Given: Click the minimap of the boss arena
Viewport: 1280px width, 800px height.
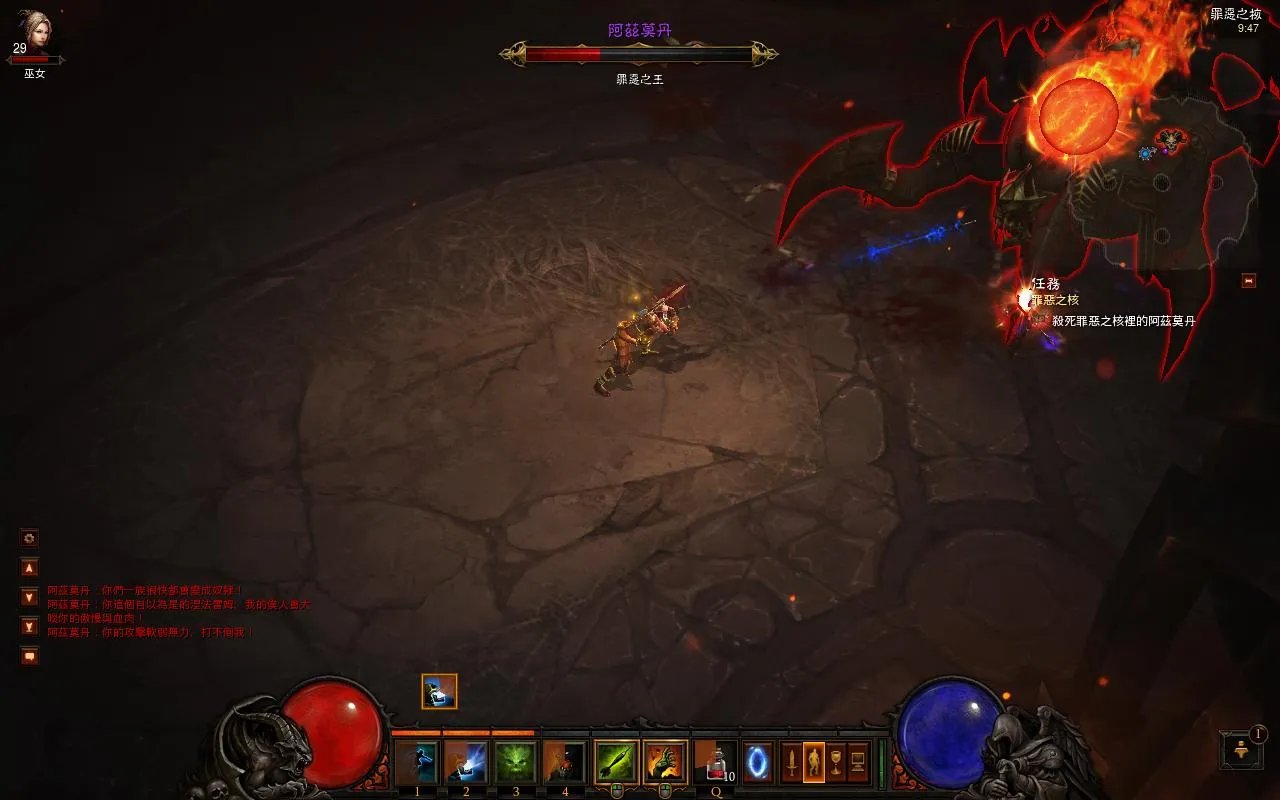Looking at the screenshot, I should click(x=1165, y=180).
